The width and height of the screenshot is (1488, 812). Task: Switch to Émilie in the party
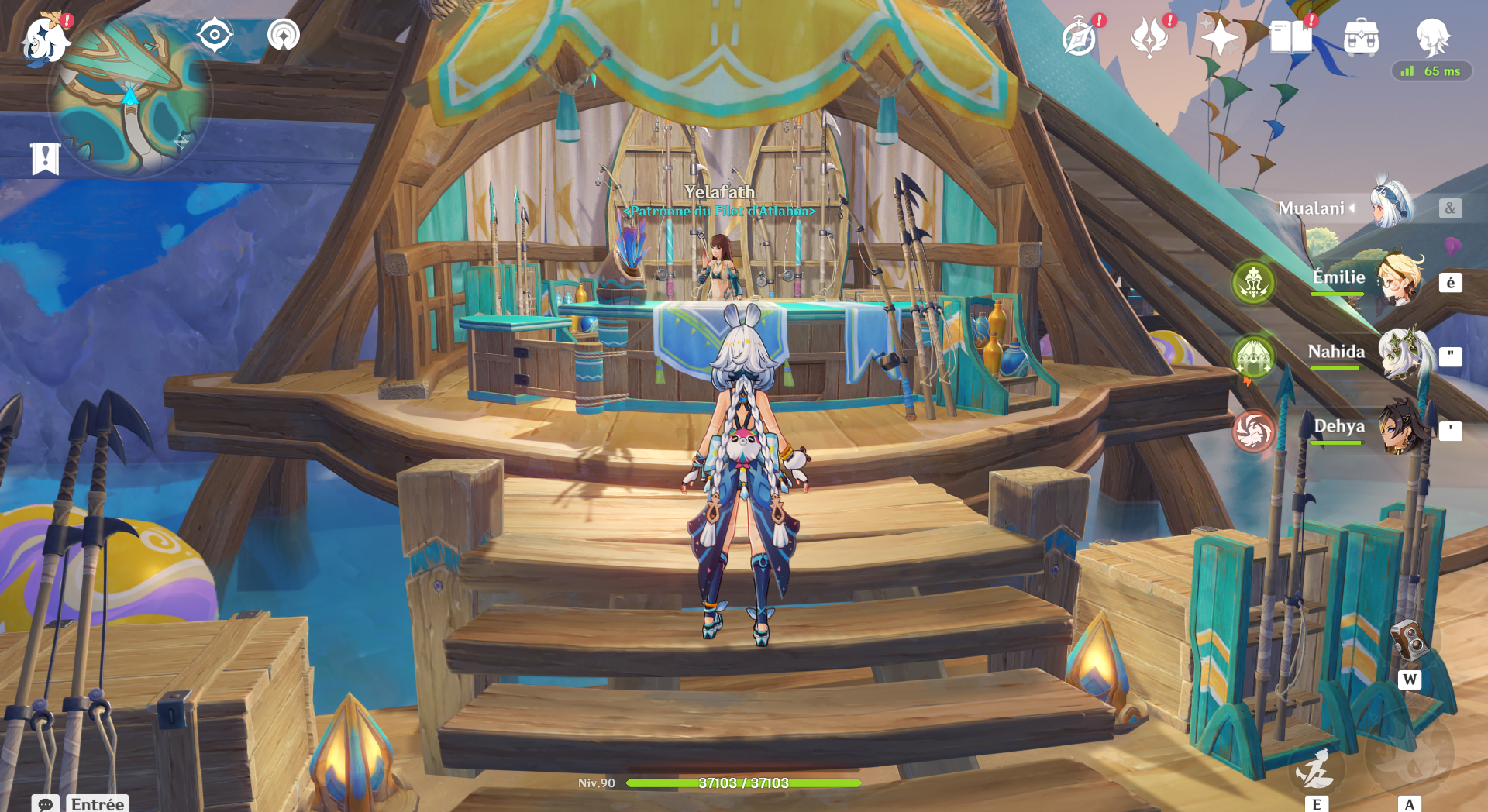(1400, 280)
